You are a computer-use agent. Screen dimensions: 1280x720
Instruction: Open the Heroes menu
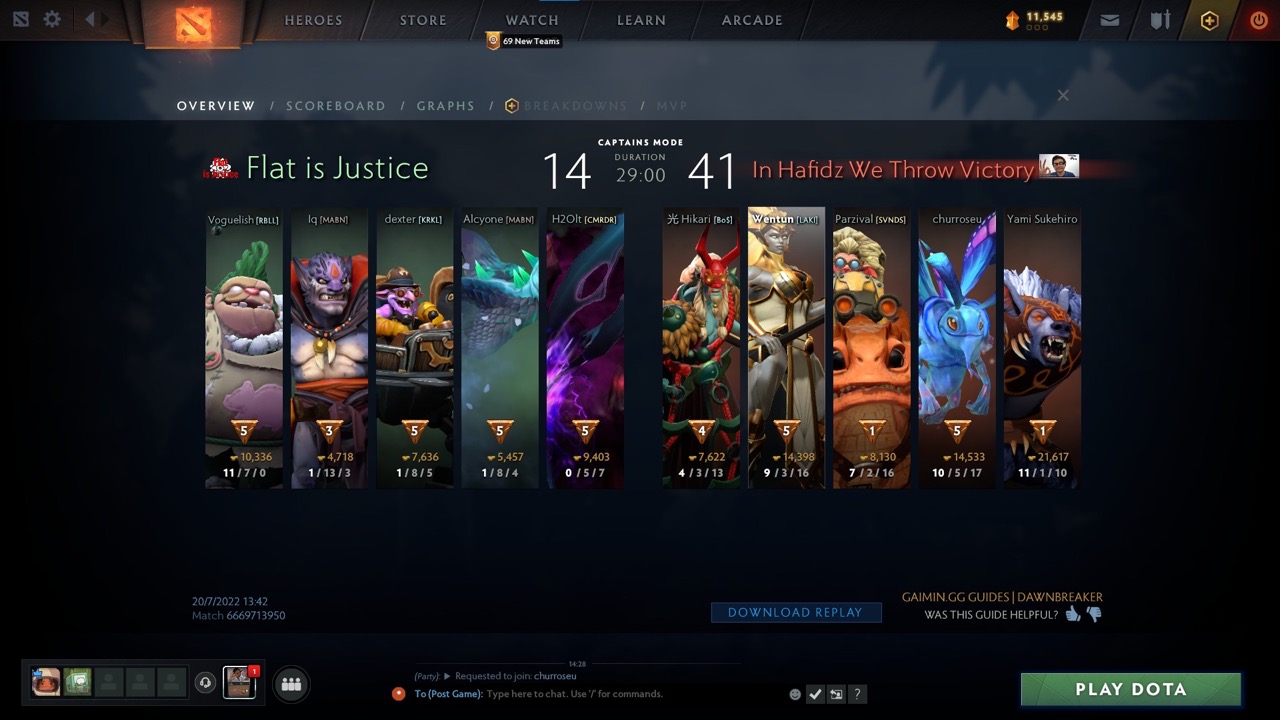313,20
